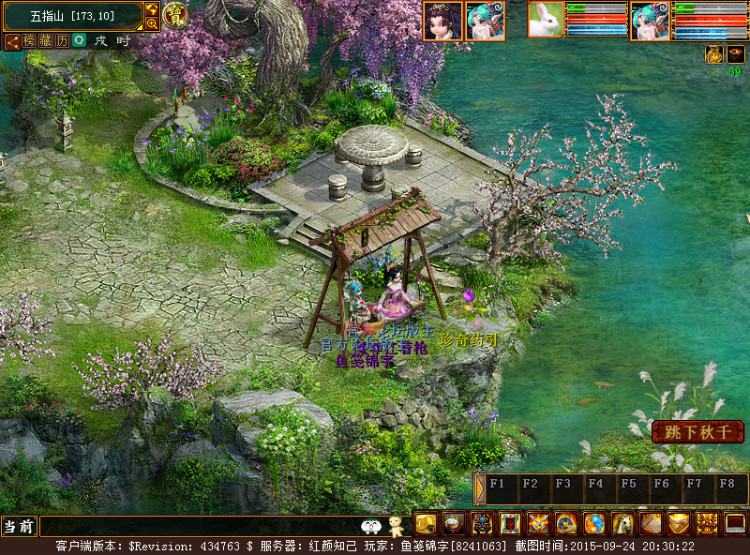This screenshot has height=555, width=750.
Task: Click the laptop system menu icon
Action: point(736,523)
